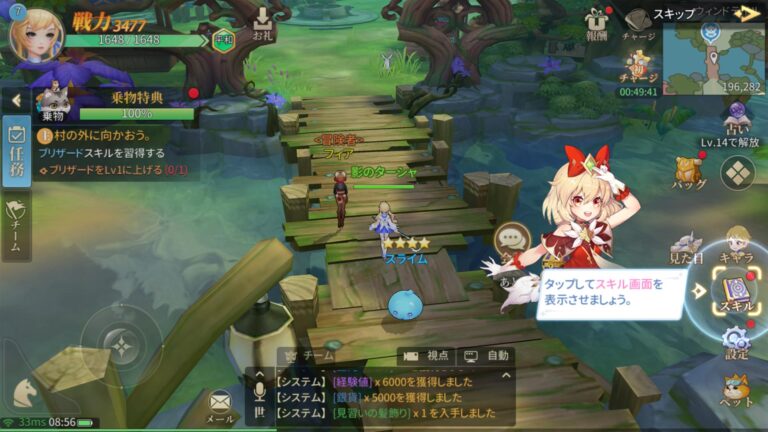
Task: Open the バッグ inventory bag
Action: (688, 170)
